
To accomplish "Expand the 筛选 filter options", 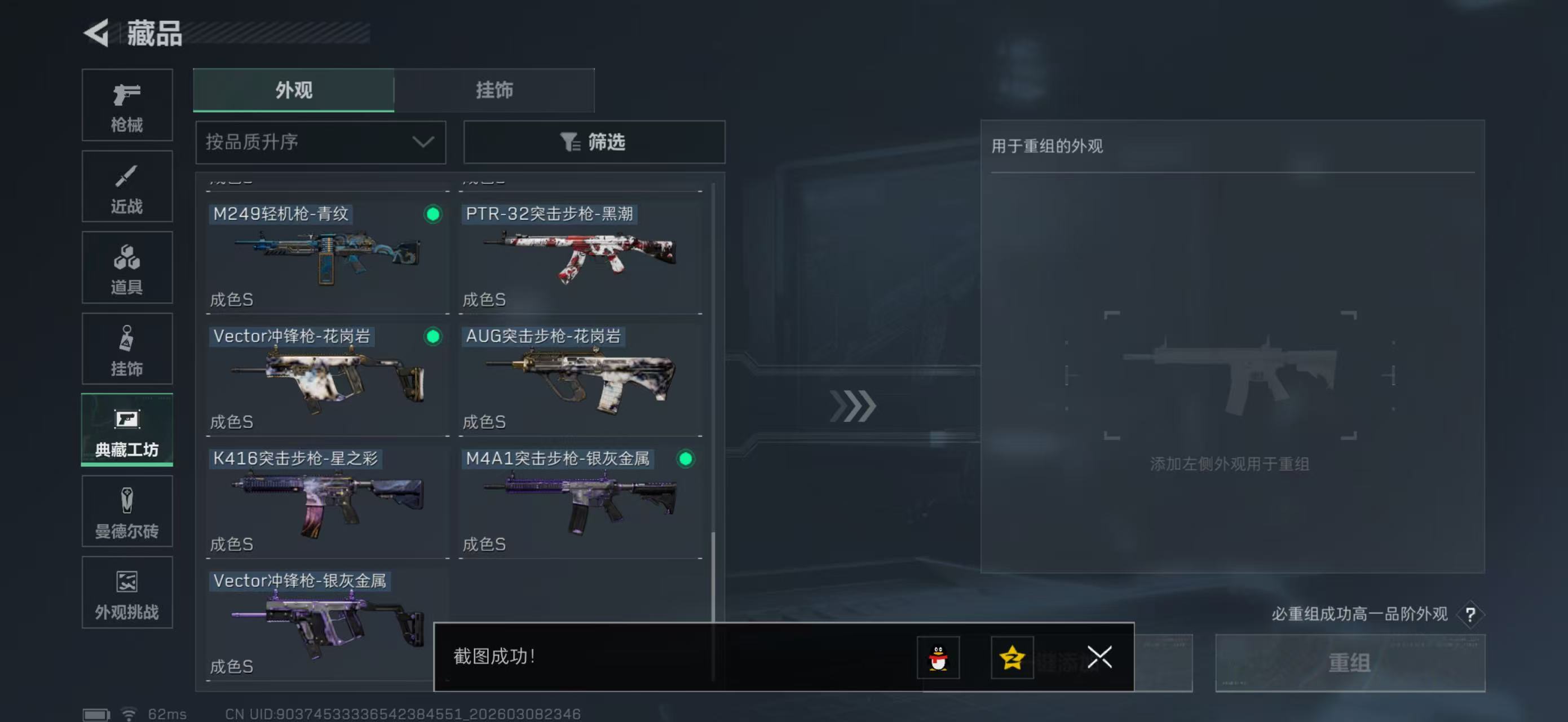I will (594, 142).
